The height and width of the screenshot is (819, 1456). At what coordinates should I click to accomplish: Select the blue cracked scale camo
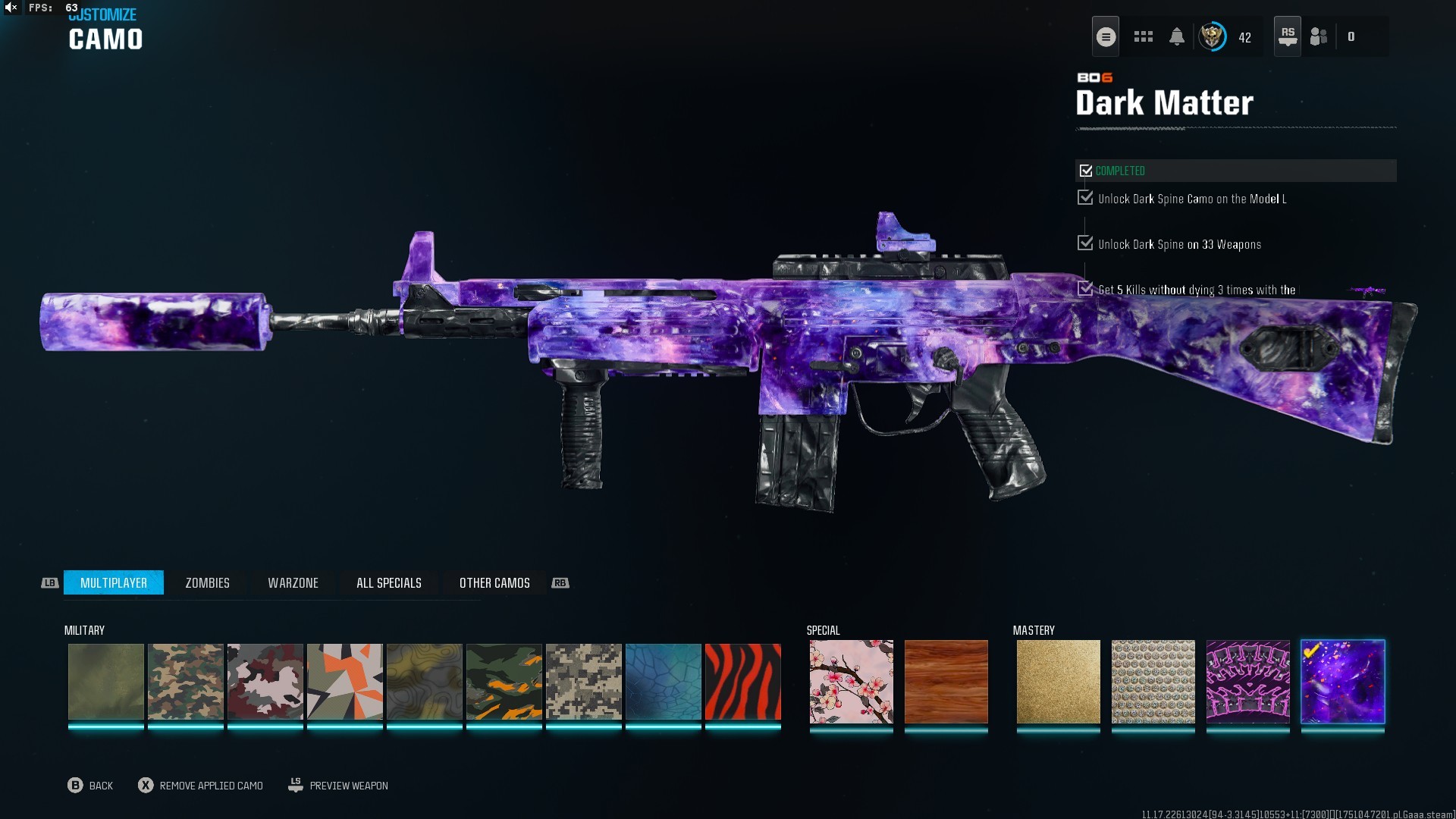coord(663,681)
